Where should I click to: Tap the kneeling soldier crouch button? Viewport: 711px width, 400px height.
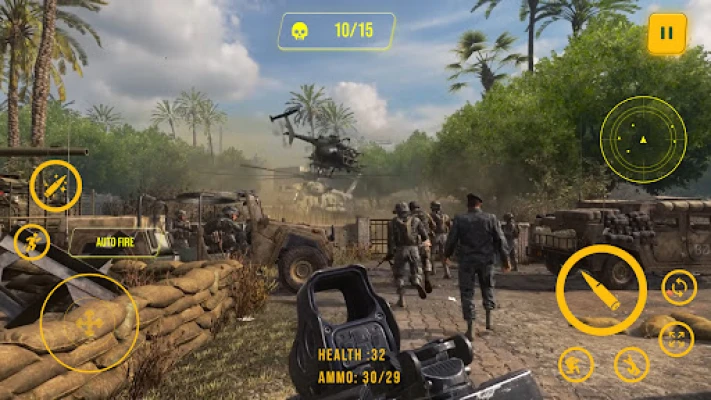click(x=631, y=365)
